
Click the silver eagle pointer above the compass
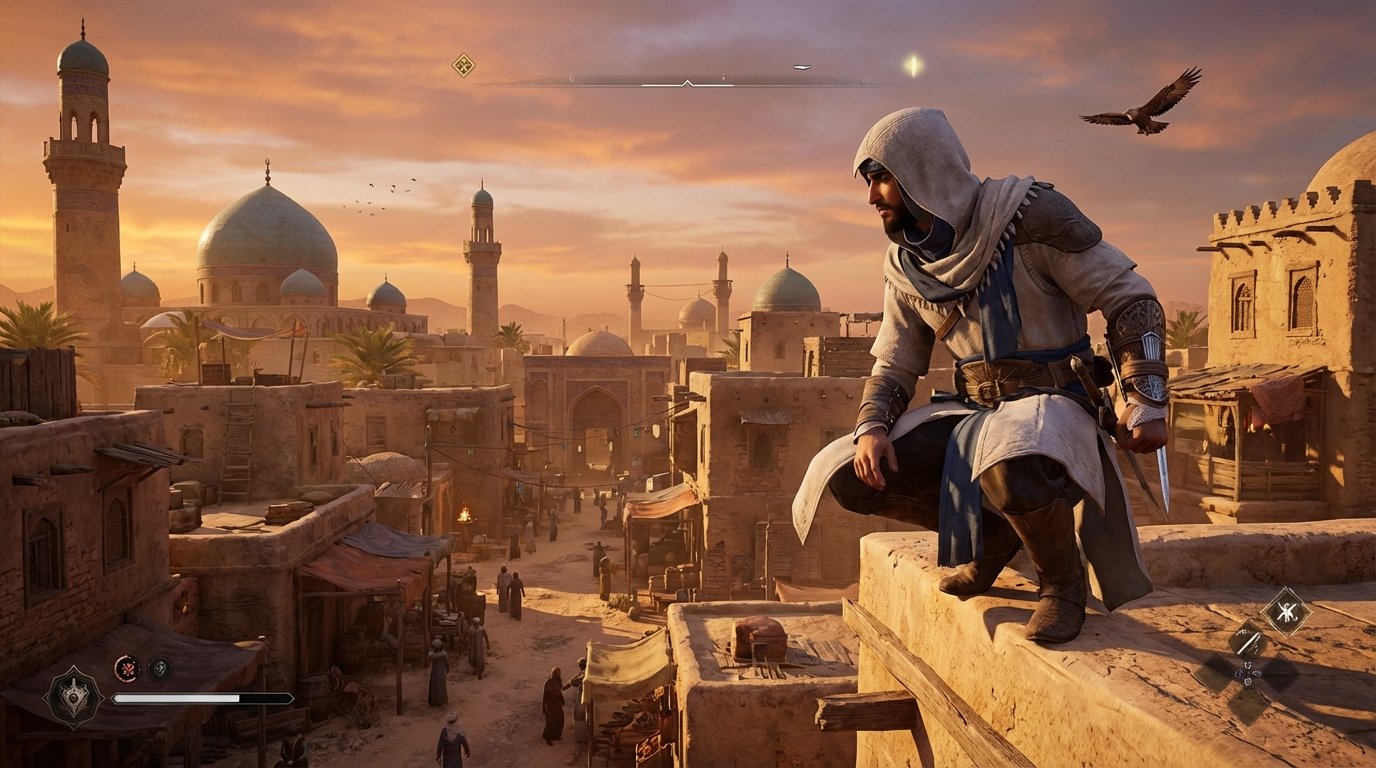(x=801, y=66)
